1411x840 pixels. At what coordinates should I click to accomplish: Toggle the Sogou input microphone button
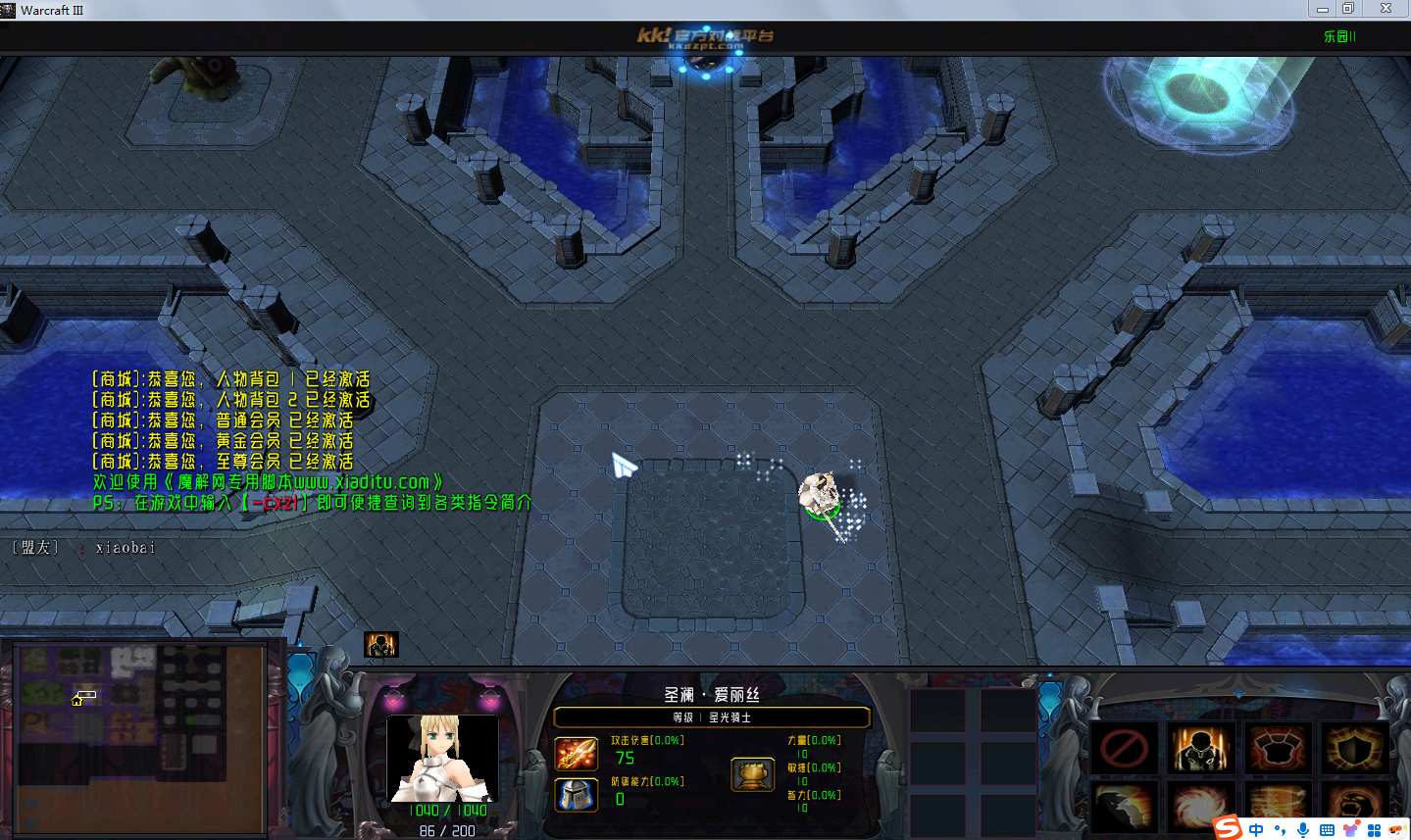tap(1302, 830)
